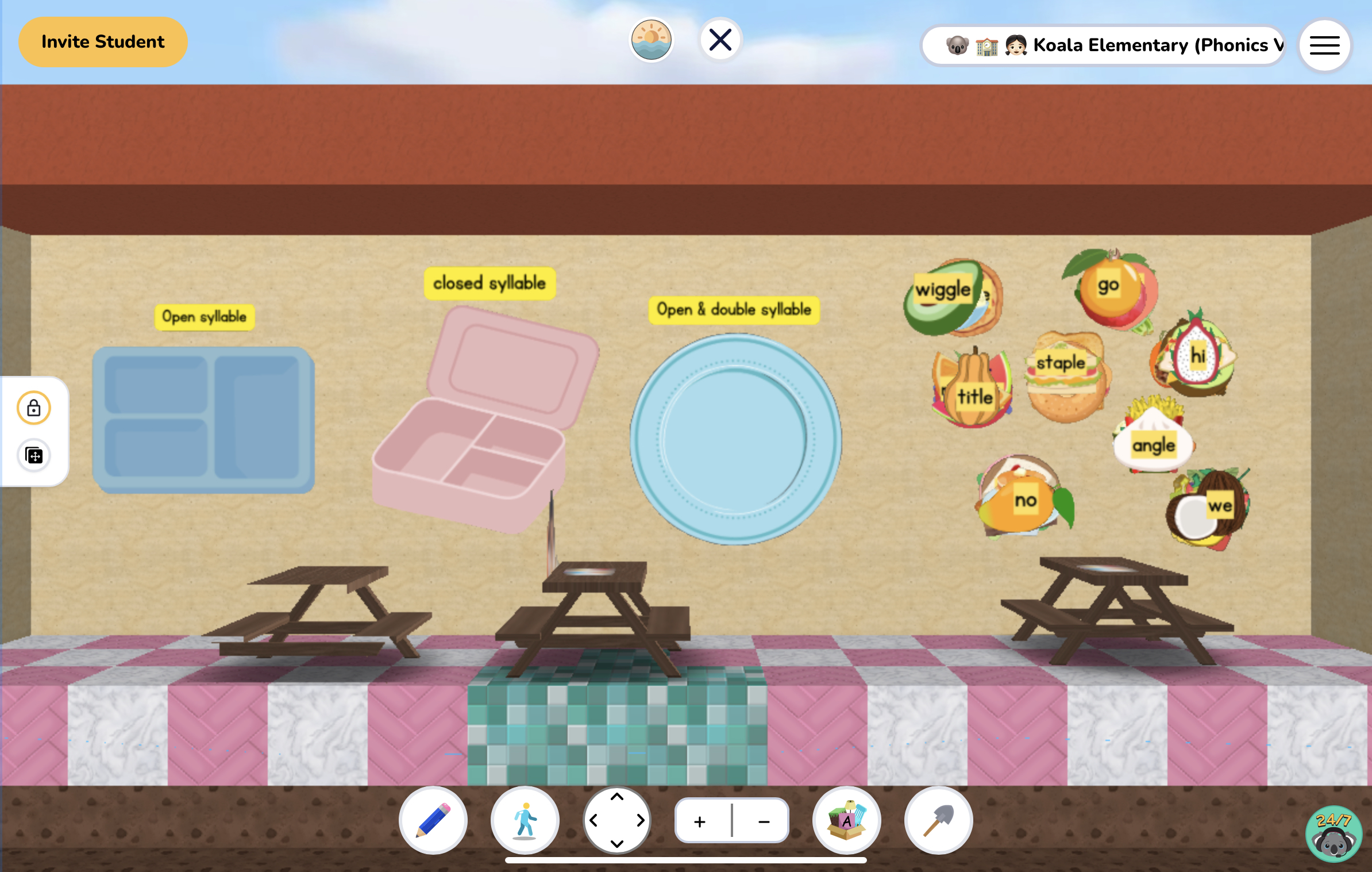
Task: Click the down chevron on the navigation pad
Action: coord(617,843)
